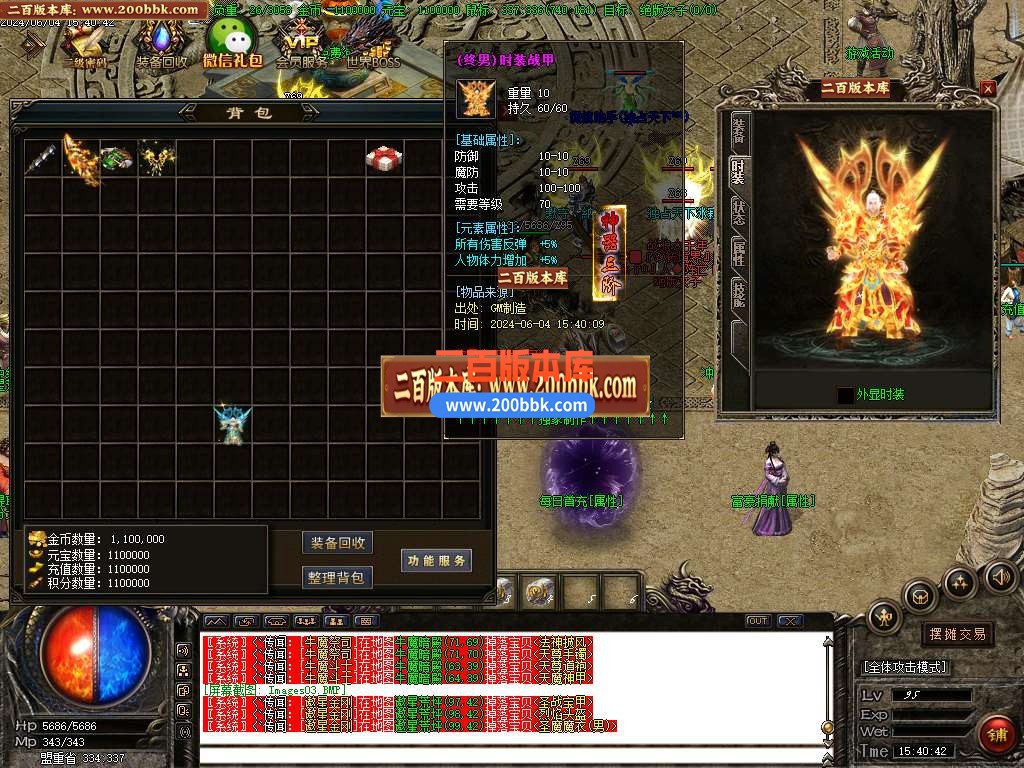1024x768 pixels.
Task: Open the 微信礼包 WeChat gift icon
Action: click(x=231, y=43)
